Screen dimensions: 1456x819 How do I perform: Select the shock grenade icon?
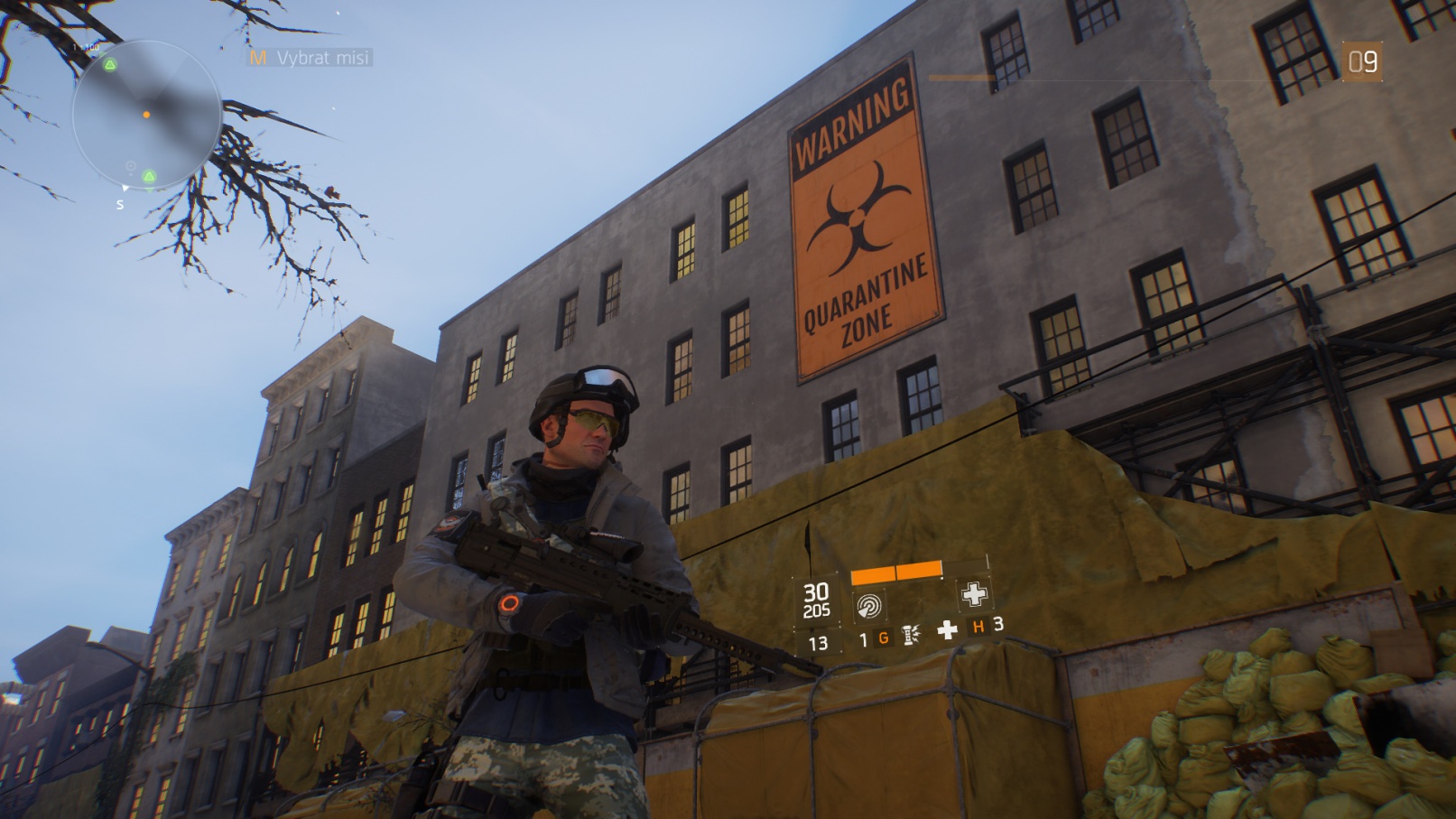tap(911, 636)
